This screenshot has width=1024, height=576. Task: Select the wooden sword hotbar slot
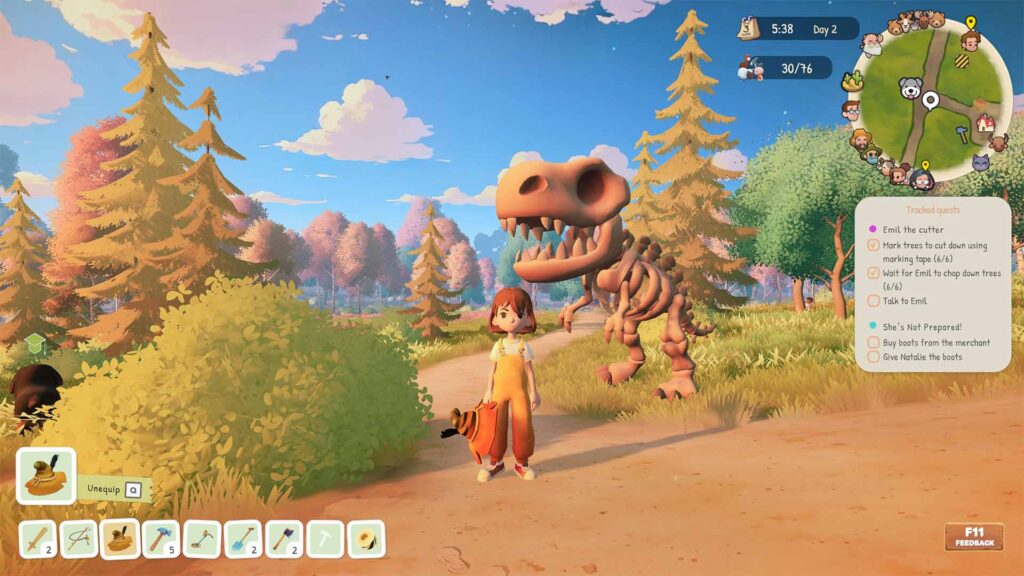[x=38, y=540]
